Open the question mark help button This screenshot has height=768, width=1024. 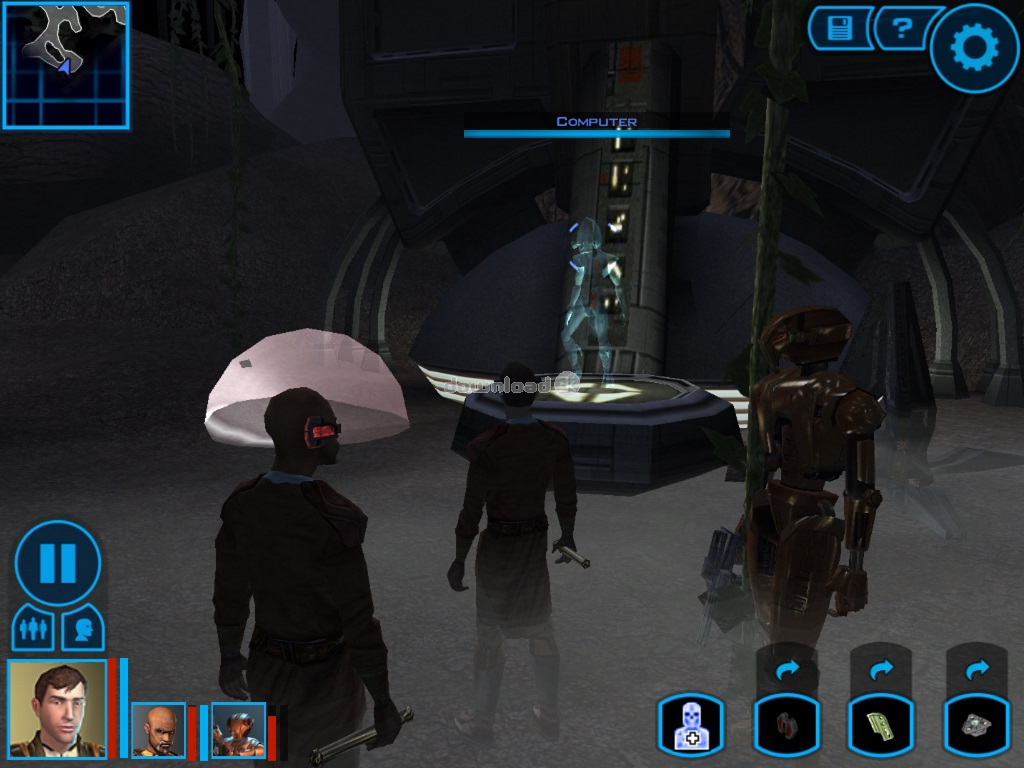[903, 29]
